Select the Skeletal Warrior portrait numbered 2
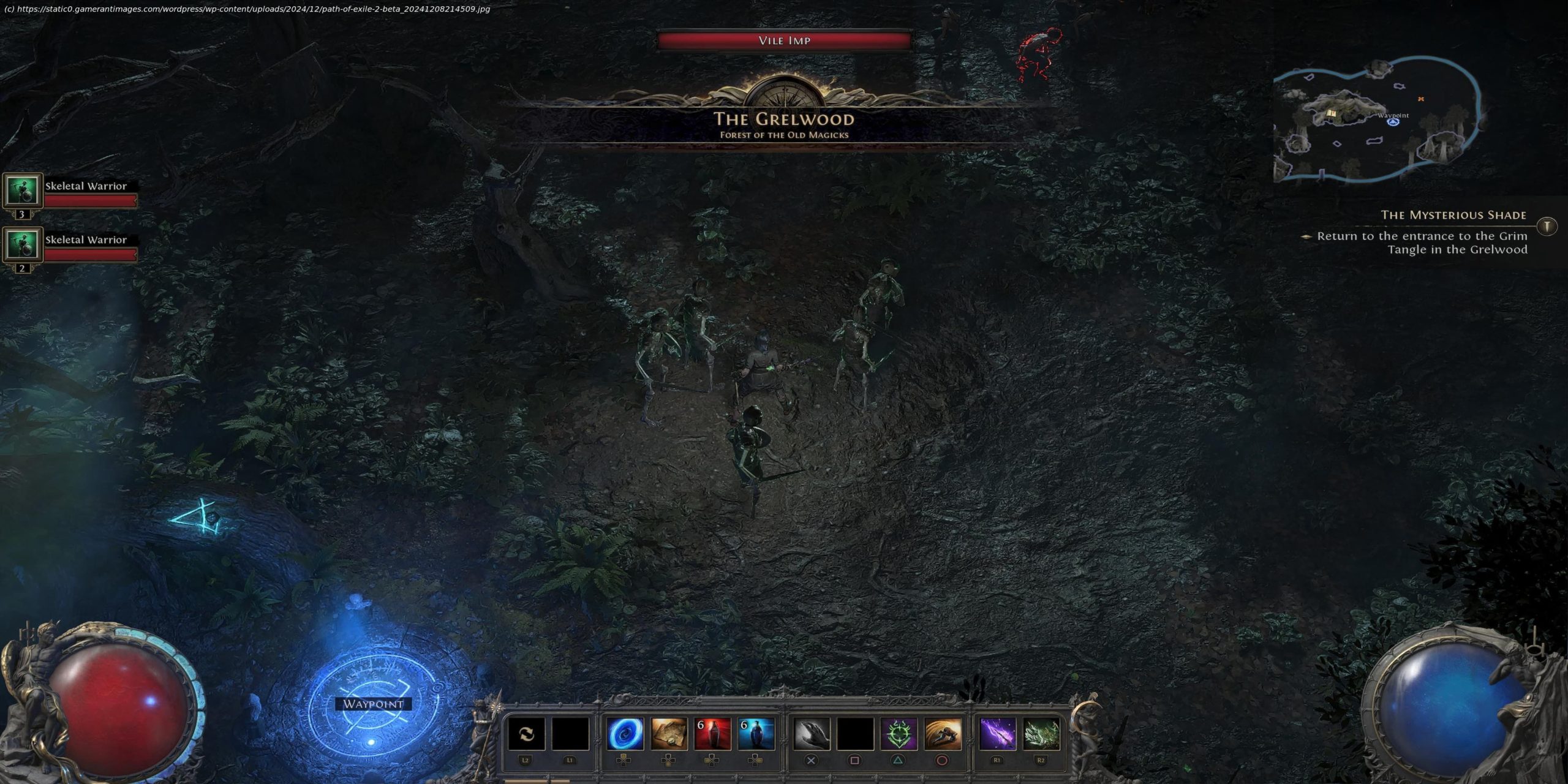1568x784 pixels. pos(23,244)
